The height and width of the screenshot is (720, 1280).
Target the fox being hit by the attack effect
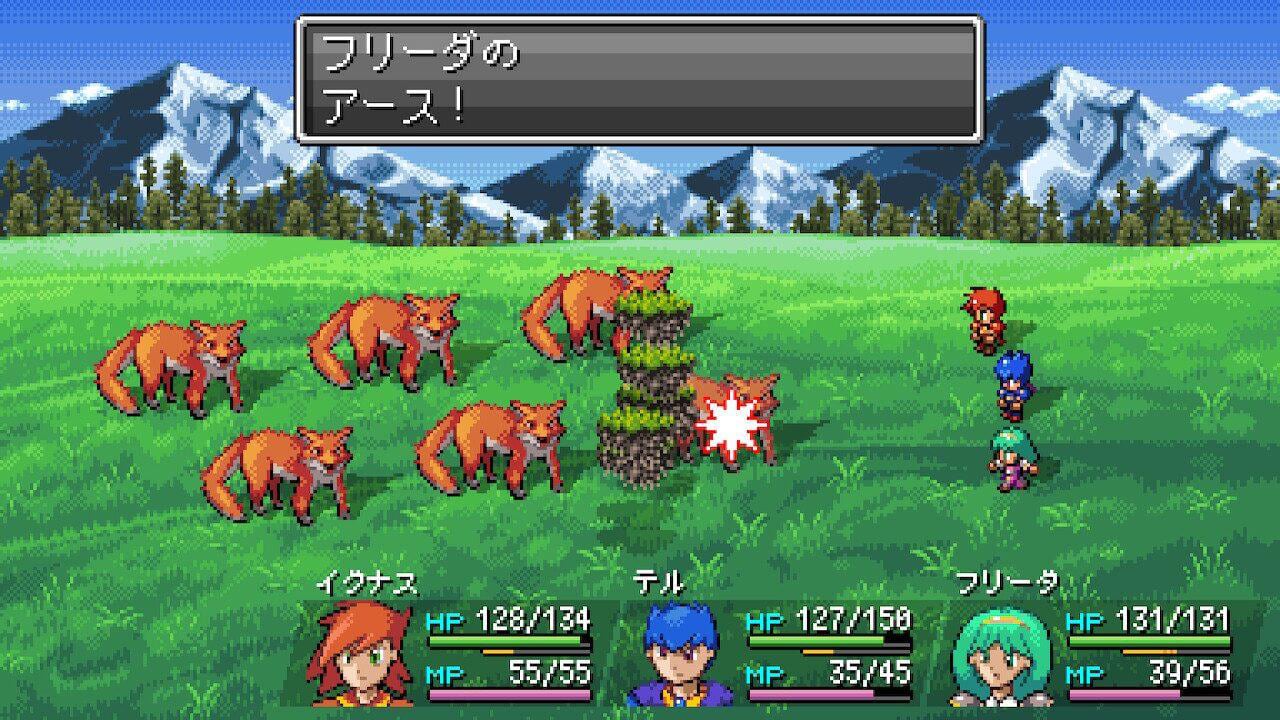[x=760, y=410]
